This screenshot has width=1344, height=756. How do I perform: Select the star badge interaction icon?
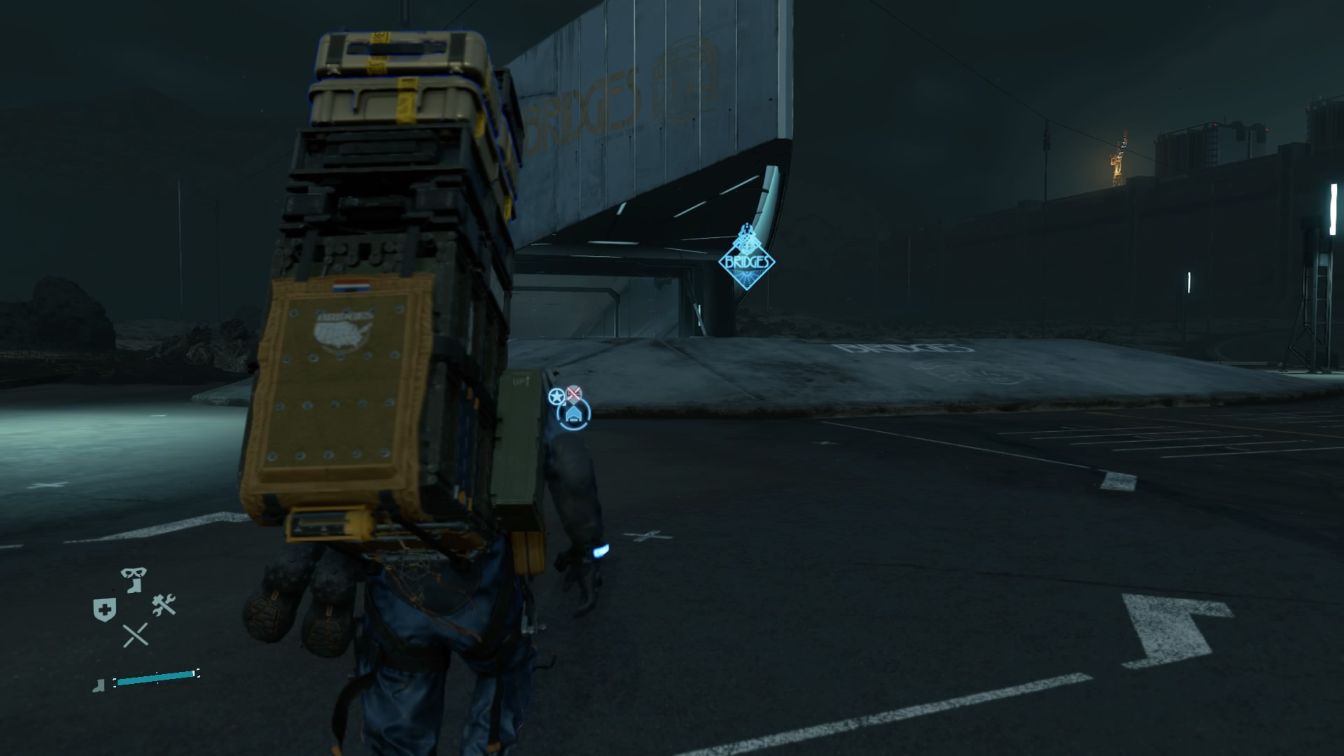point(557,395)
